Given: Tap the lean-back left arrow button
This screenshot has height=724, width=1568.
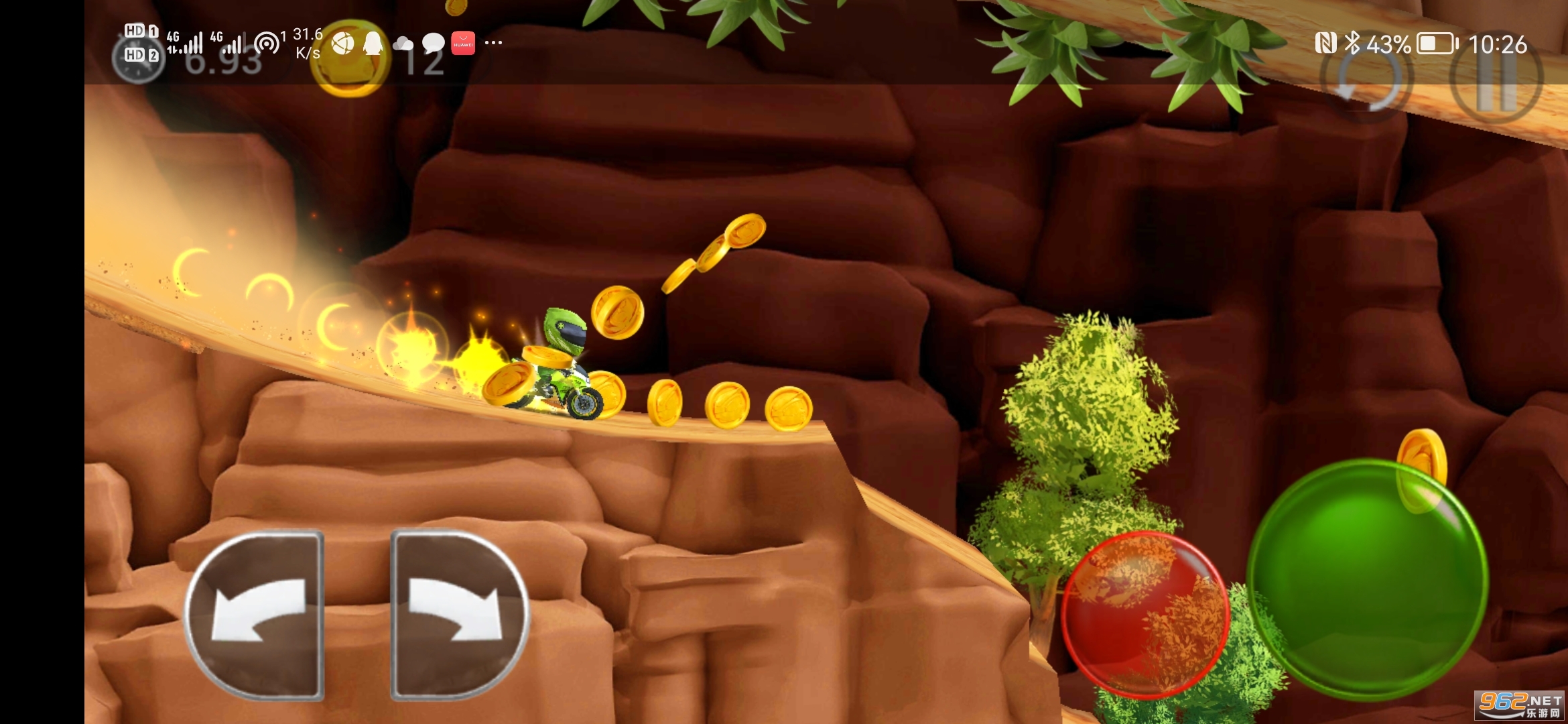Looking at the screenshot, I should (x=256, y=615).
